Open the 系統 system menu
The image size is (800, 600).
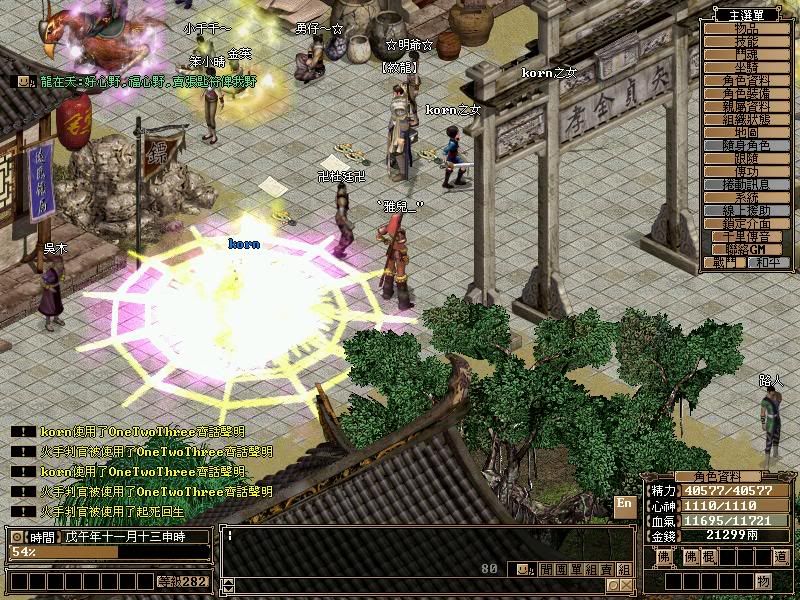tap(746, 198)
